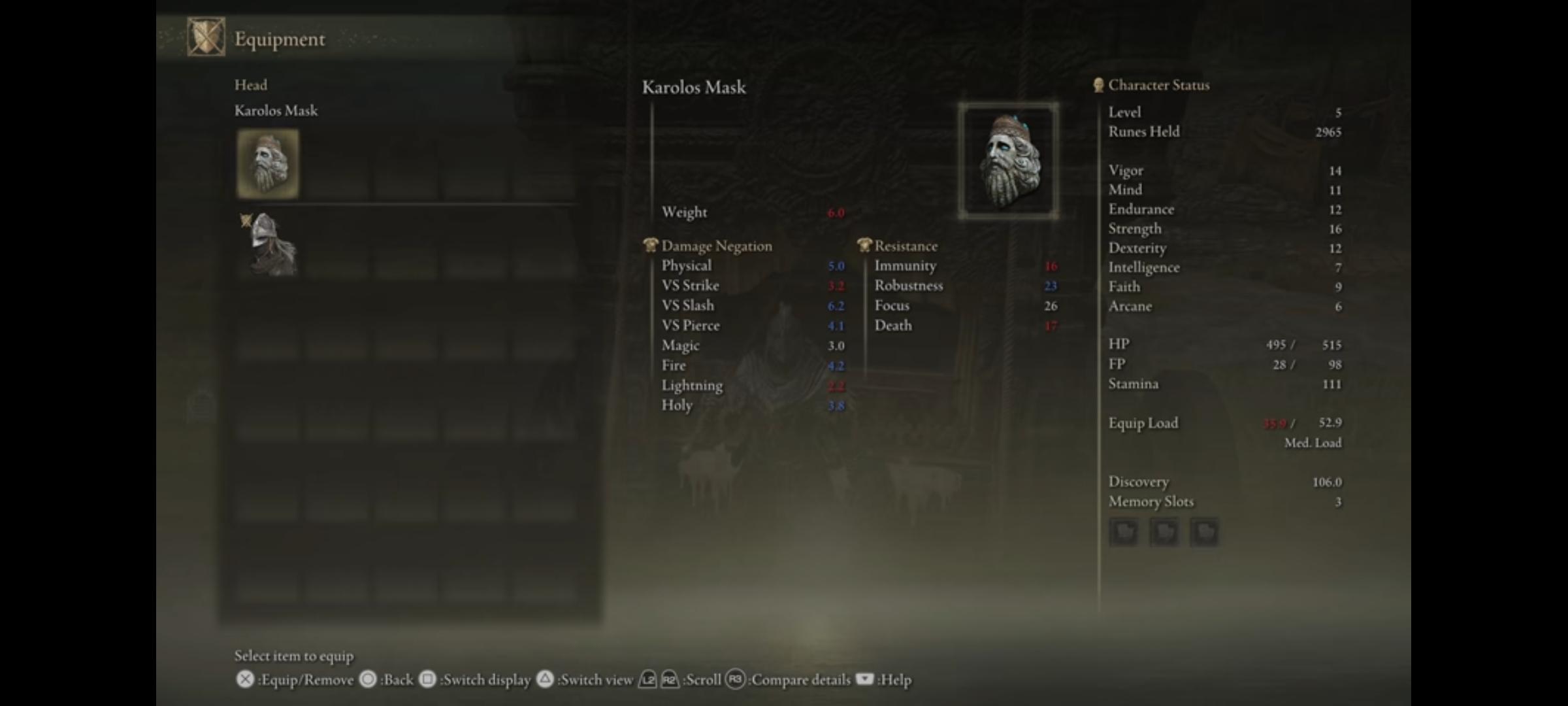Open the third Memory Slot icon
Screen dimensions: 1568x706
coord(1206,531)
